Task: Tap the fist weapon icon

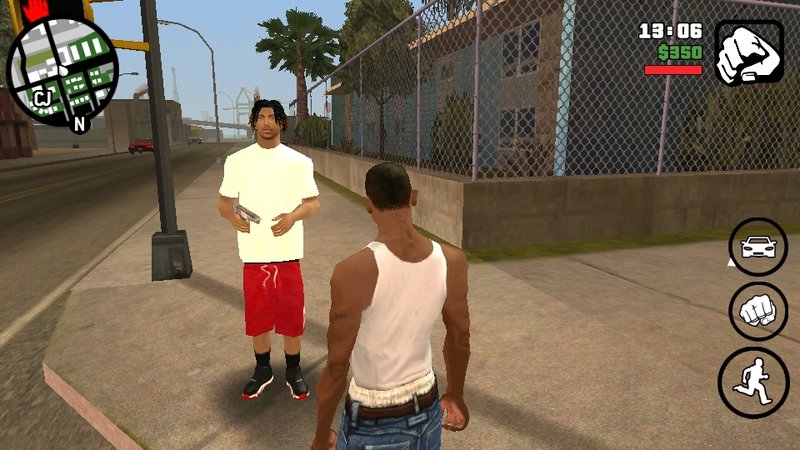Action: coord(749,52)
